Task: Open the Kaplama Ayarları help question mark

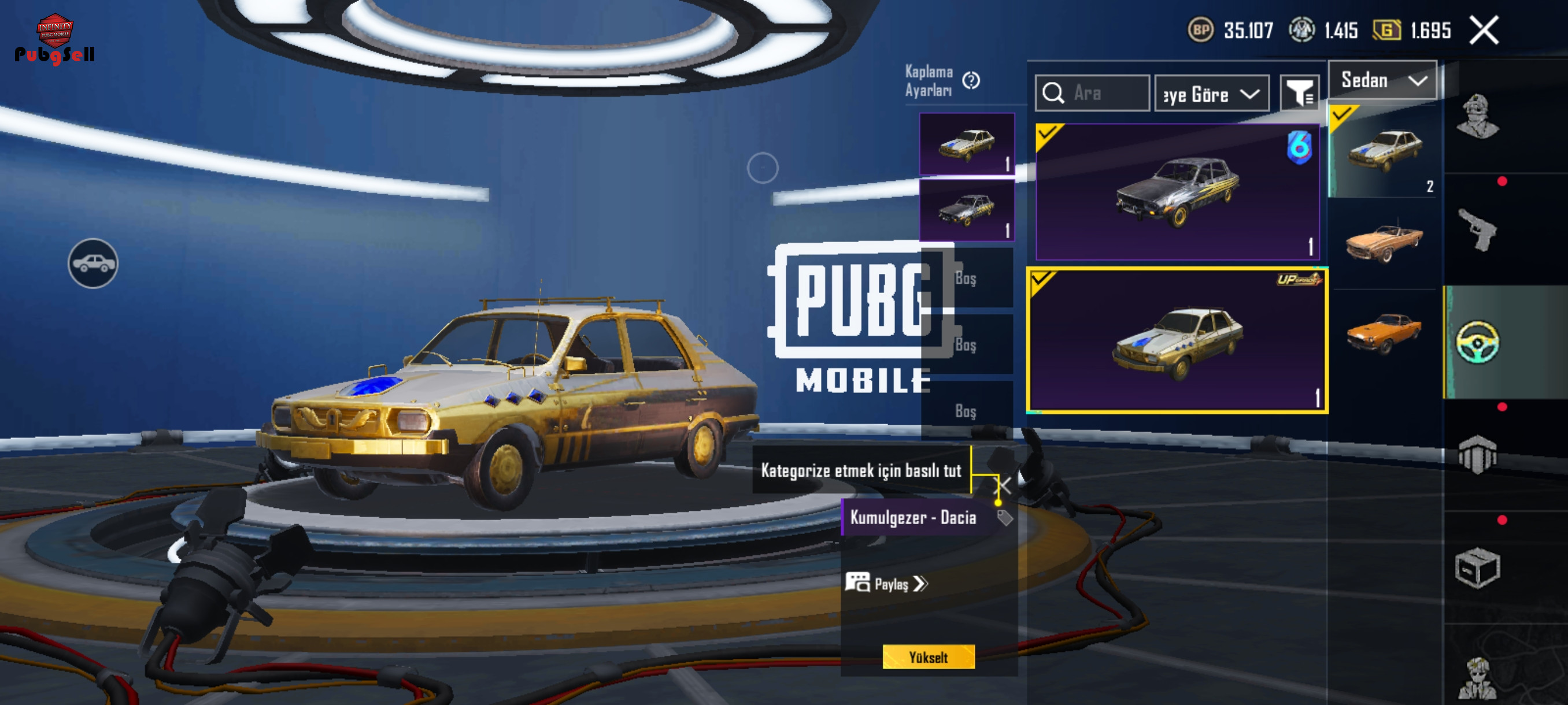Action: [x=971, y=80]
